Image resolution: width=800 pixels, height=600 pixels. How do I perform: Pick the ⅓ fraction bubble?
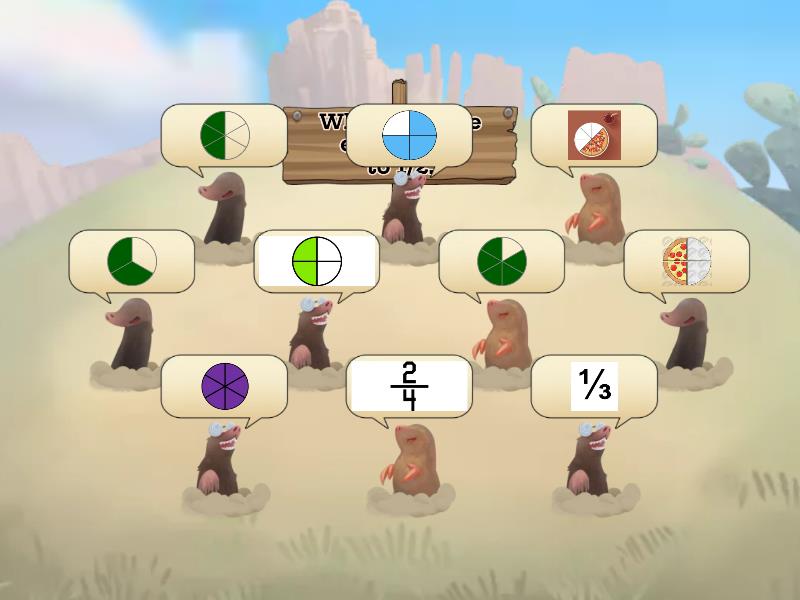pyautogui.click(x=594, y=386)
